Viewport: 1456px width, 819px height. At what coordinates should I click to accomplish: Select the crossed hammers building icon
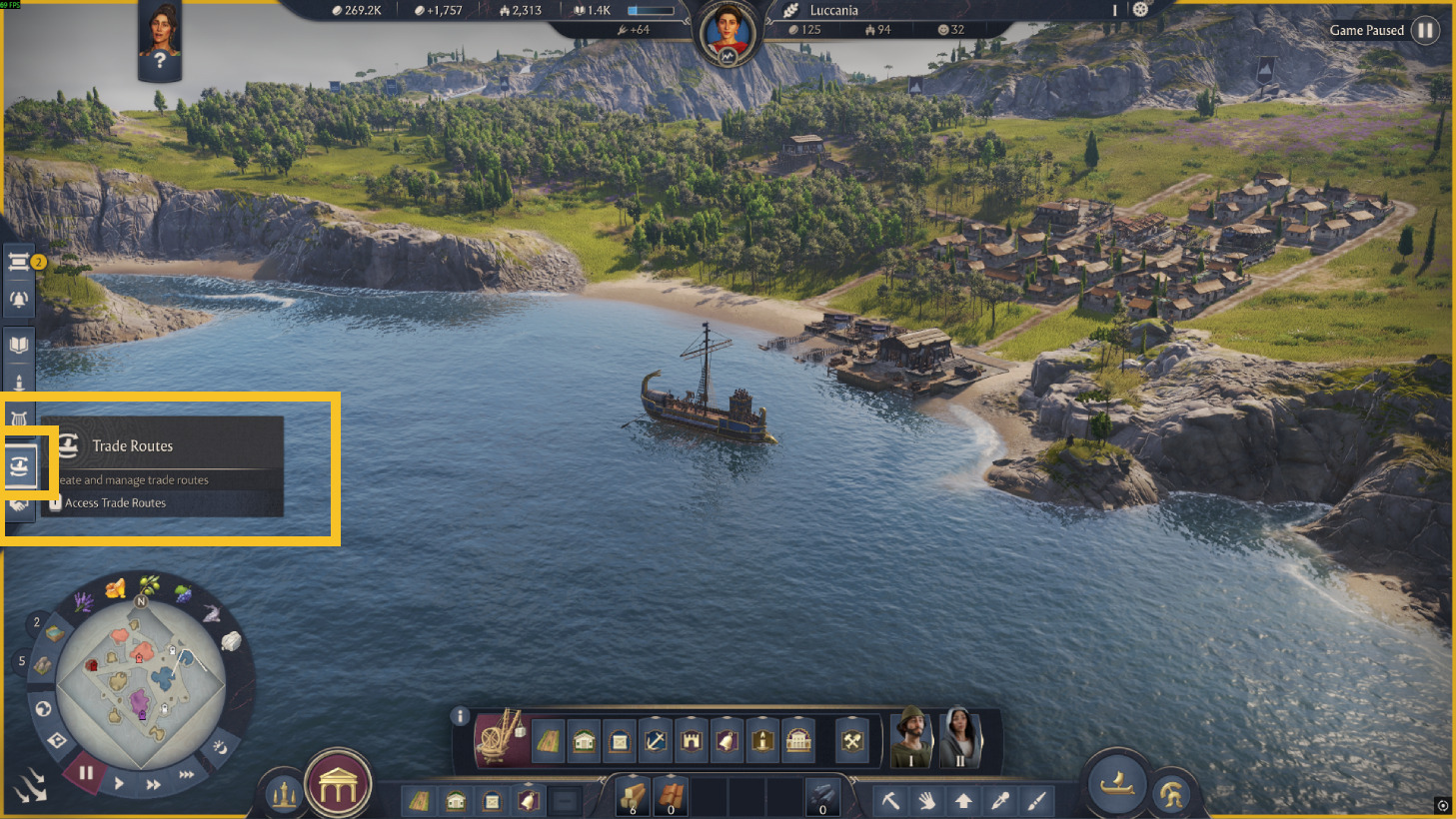[x=852, y=741]
